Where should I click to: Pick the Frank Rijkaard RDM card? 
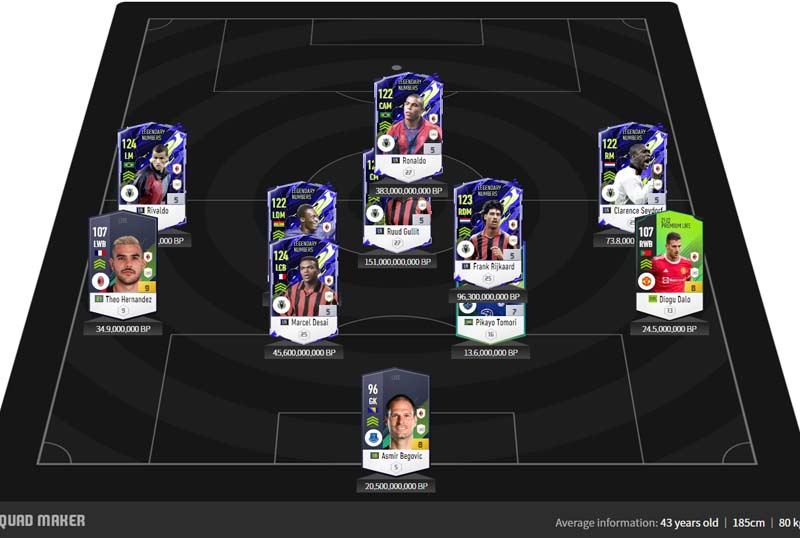pyautogui.click(x=487, y=232)
